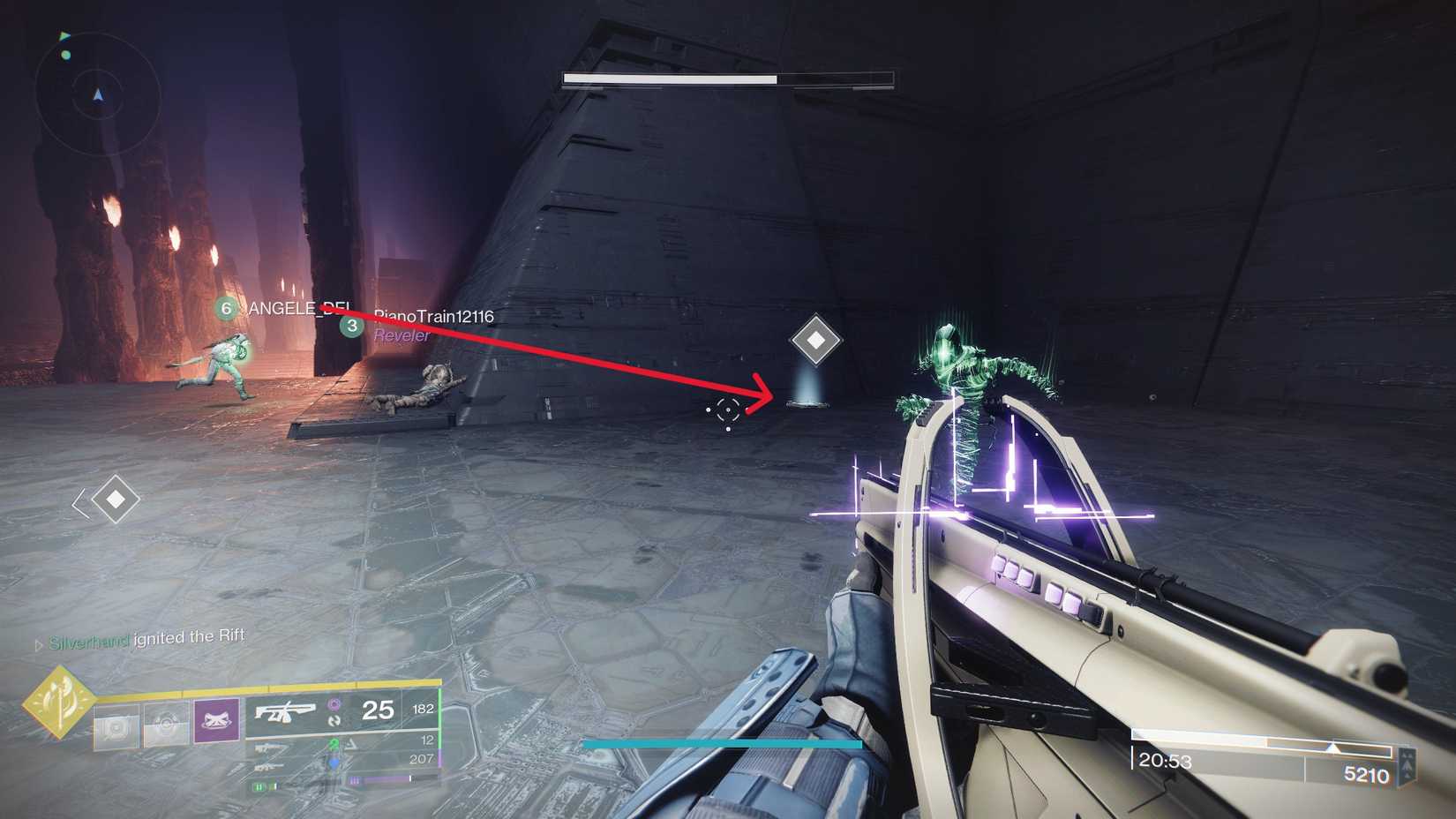Toggle the purple element icon beside ammo count 25

(335, 704)
